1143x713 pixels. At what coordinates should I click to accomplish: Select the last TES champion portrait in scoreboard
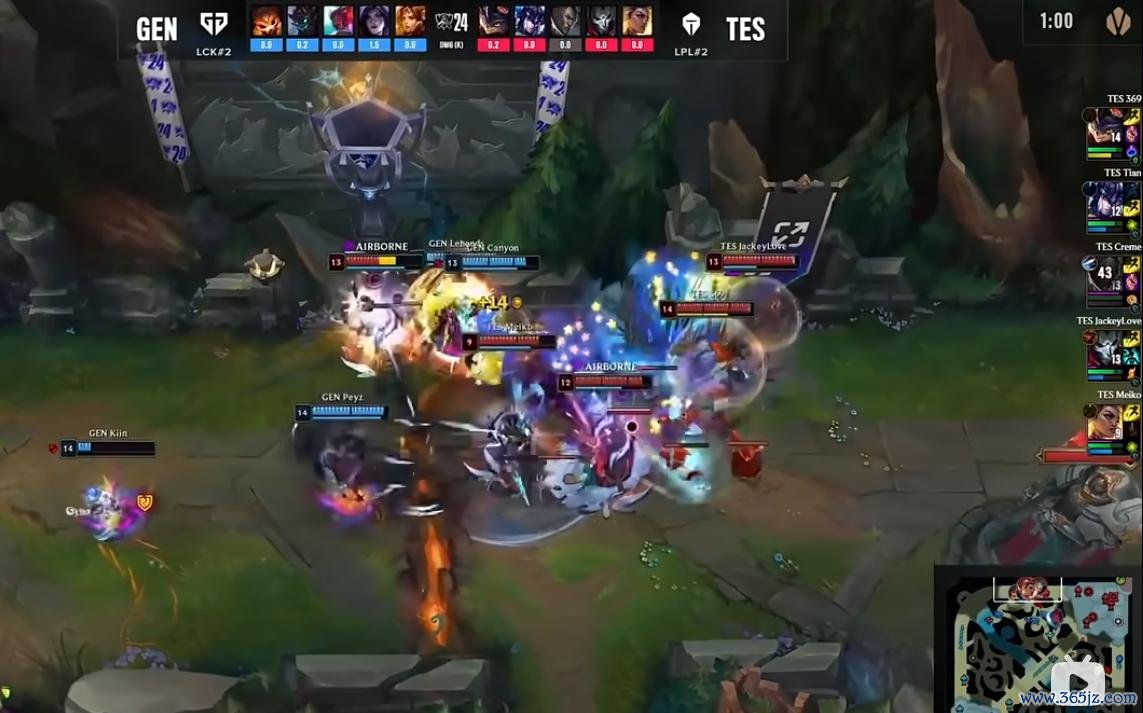click(638, 20)
